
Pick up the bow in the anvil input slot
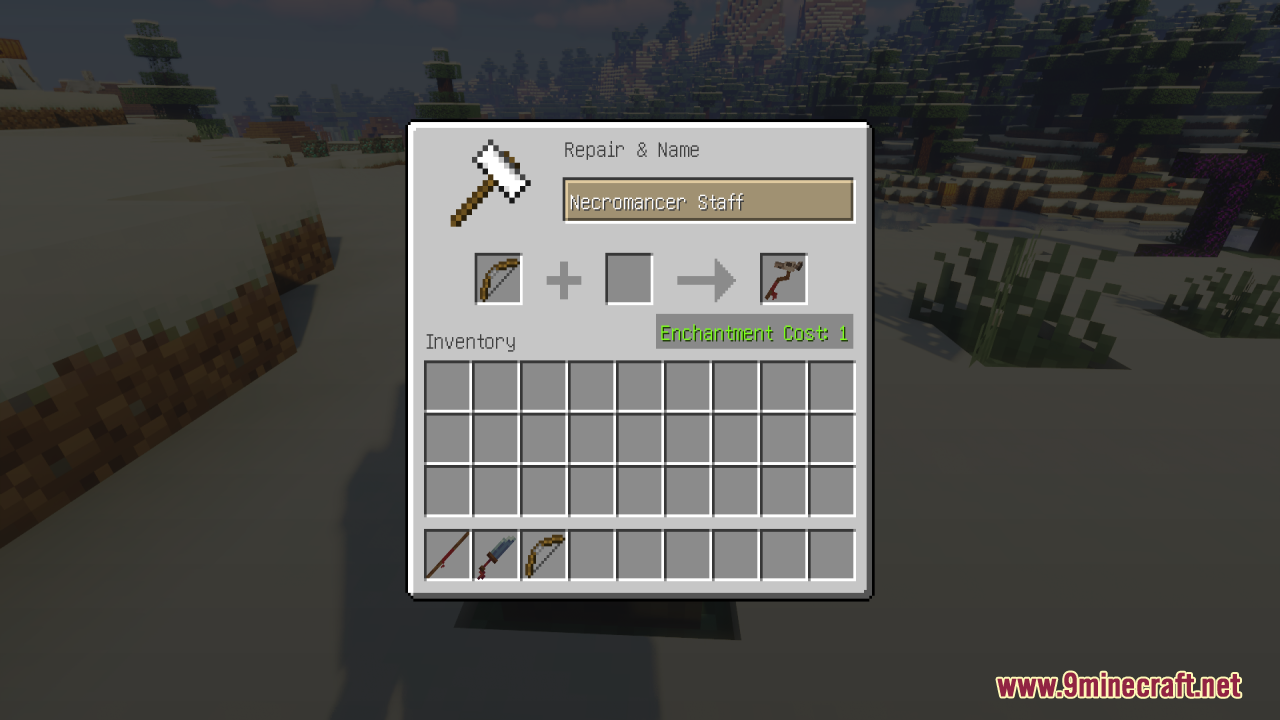tap(498, 279)
